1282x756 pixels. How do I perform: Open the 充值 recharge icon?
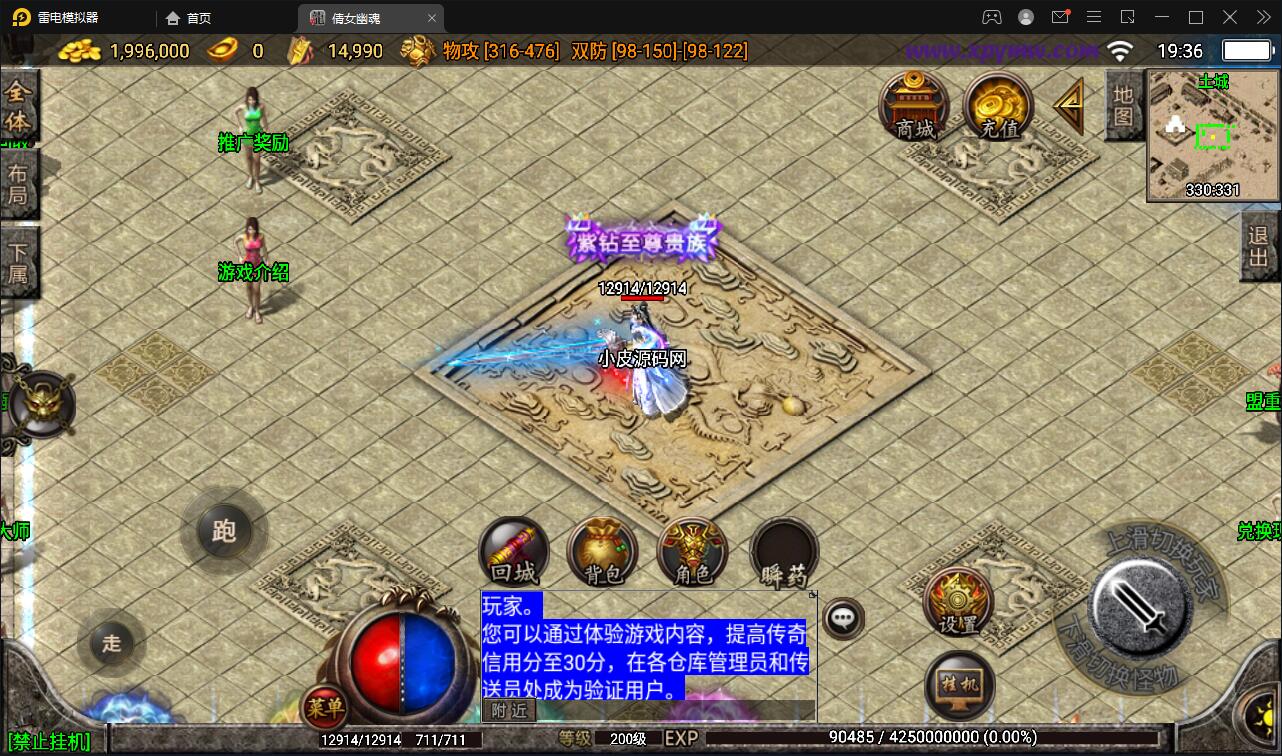coord(997,104)
